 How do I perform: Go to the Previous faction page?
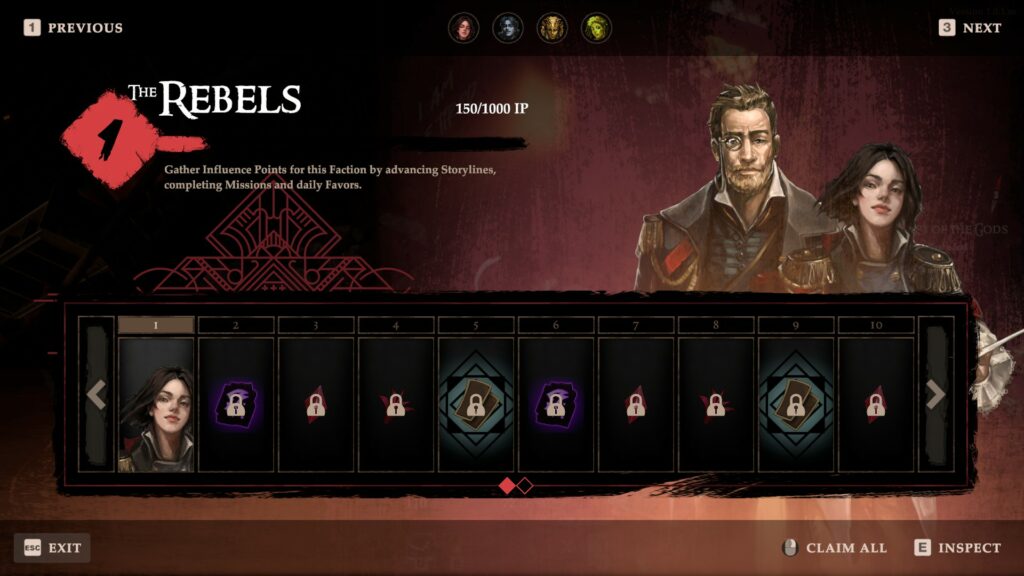74,28
